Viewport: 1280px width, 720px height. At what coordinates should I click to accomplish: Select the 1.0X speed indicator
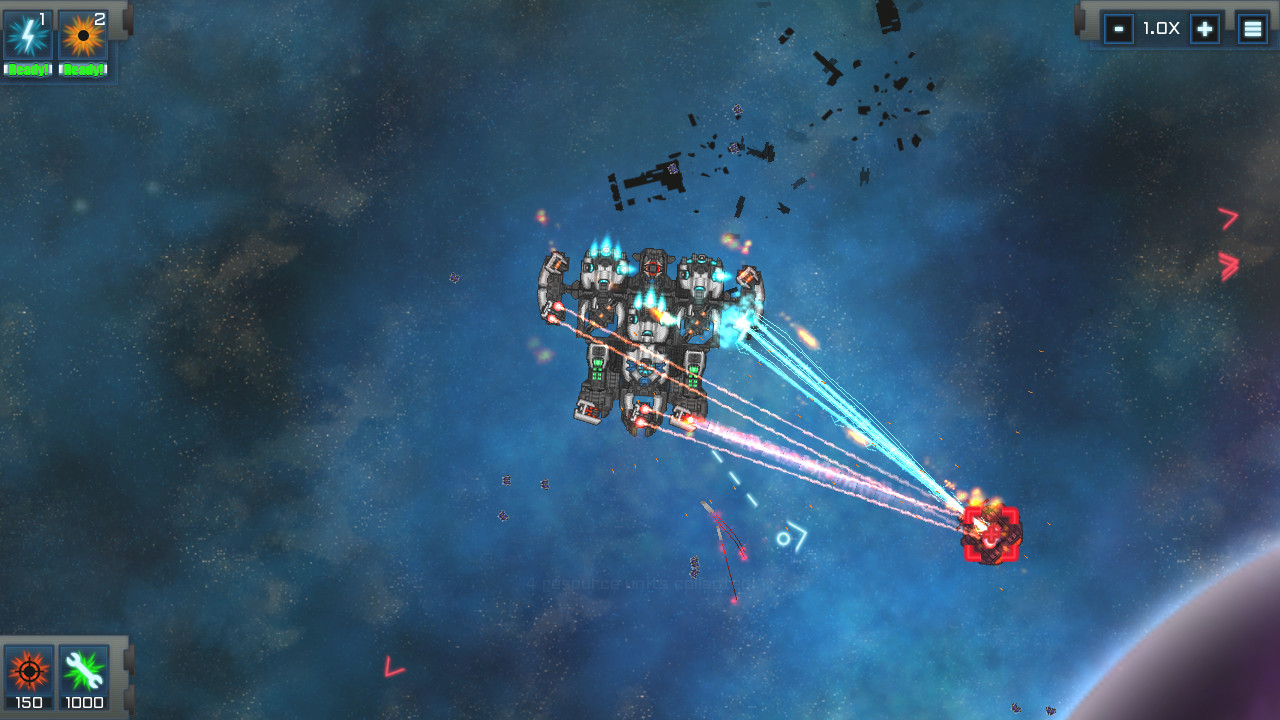(x=1161, y=28)
